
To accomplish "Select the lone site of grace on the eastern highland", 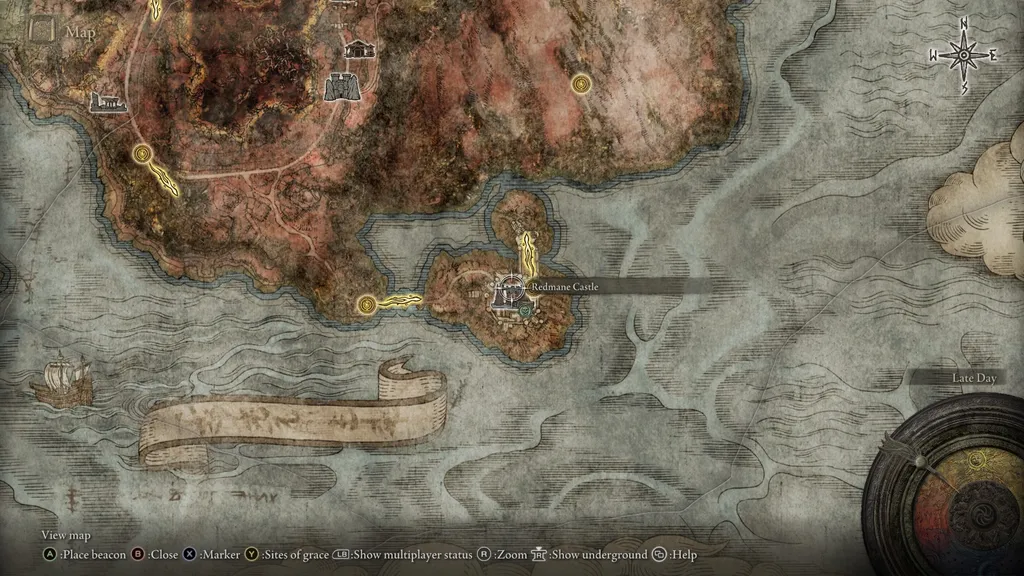I will (580, 84).
